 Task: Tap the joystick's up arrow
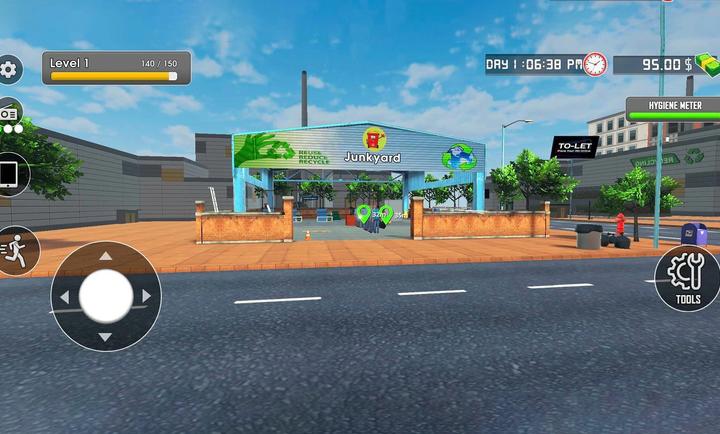(105, 256)
